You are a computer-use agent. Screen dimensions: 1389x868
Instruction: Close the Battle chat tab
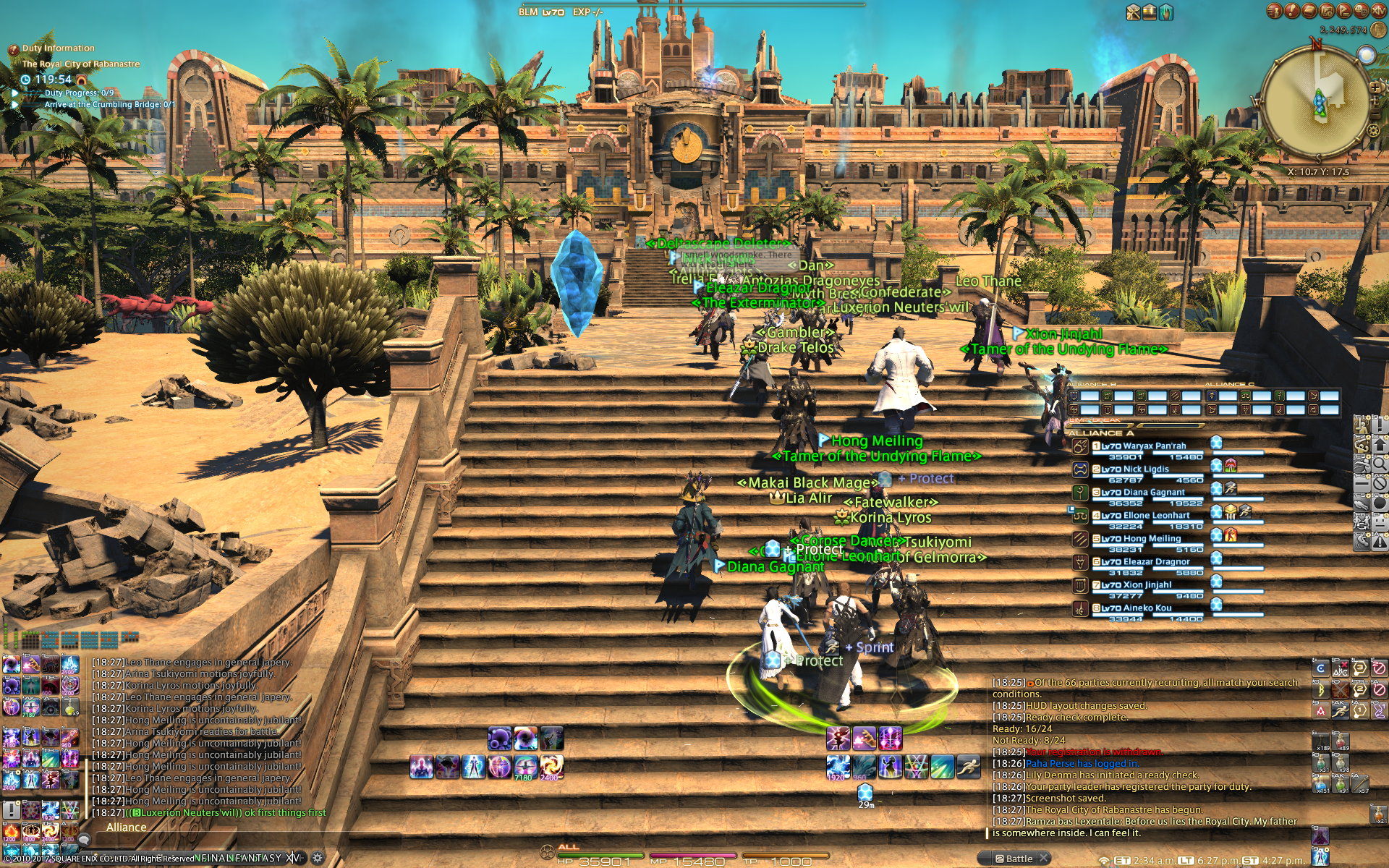pyautogui.click(x=1044, y=859)
